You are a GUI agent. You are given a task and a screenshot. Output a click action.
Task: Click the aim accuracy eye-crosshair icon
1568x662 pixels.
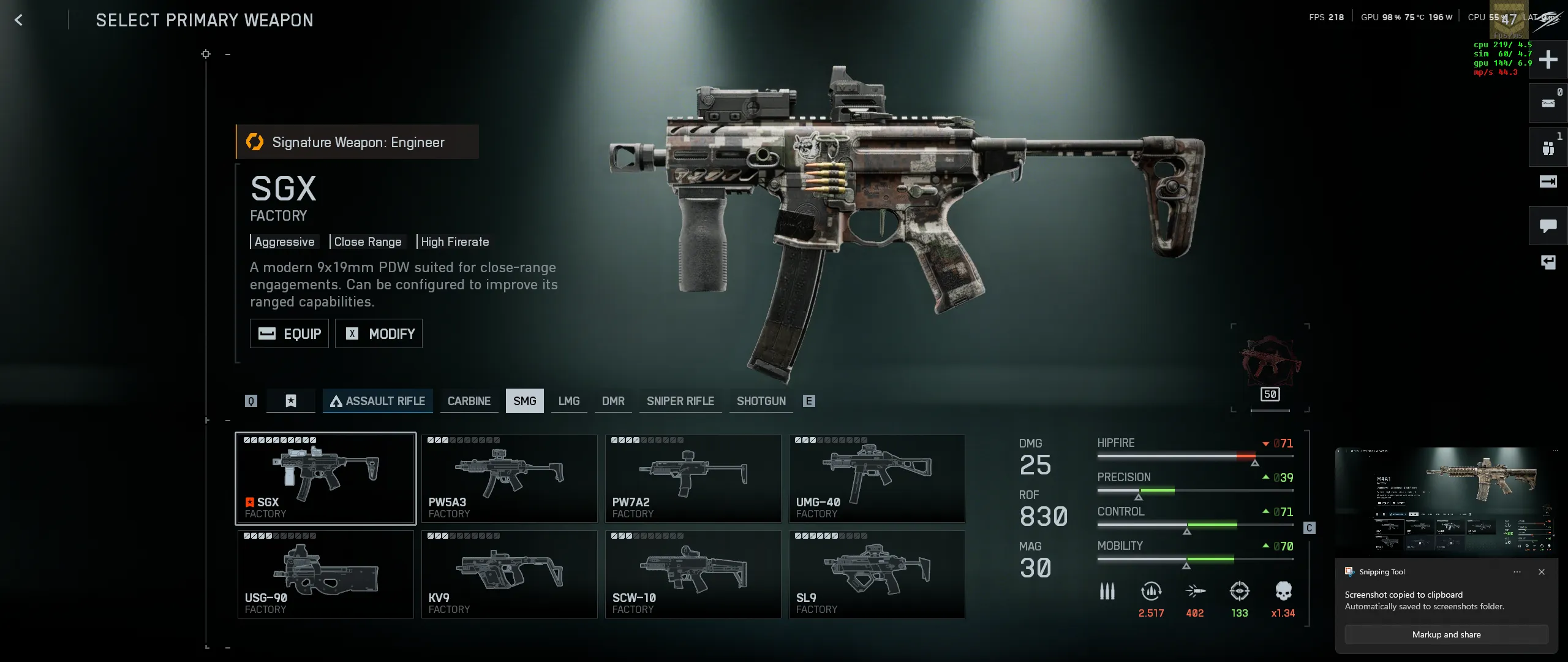click(x=1238, y=590)
